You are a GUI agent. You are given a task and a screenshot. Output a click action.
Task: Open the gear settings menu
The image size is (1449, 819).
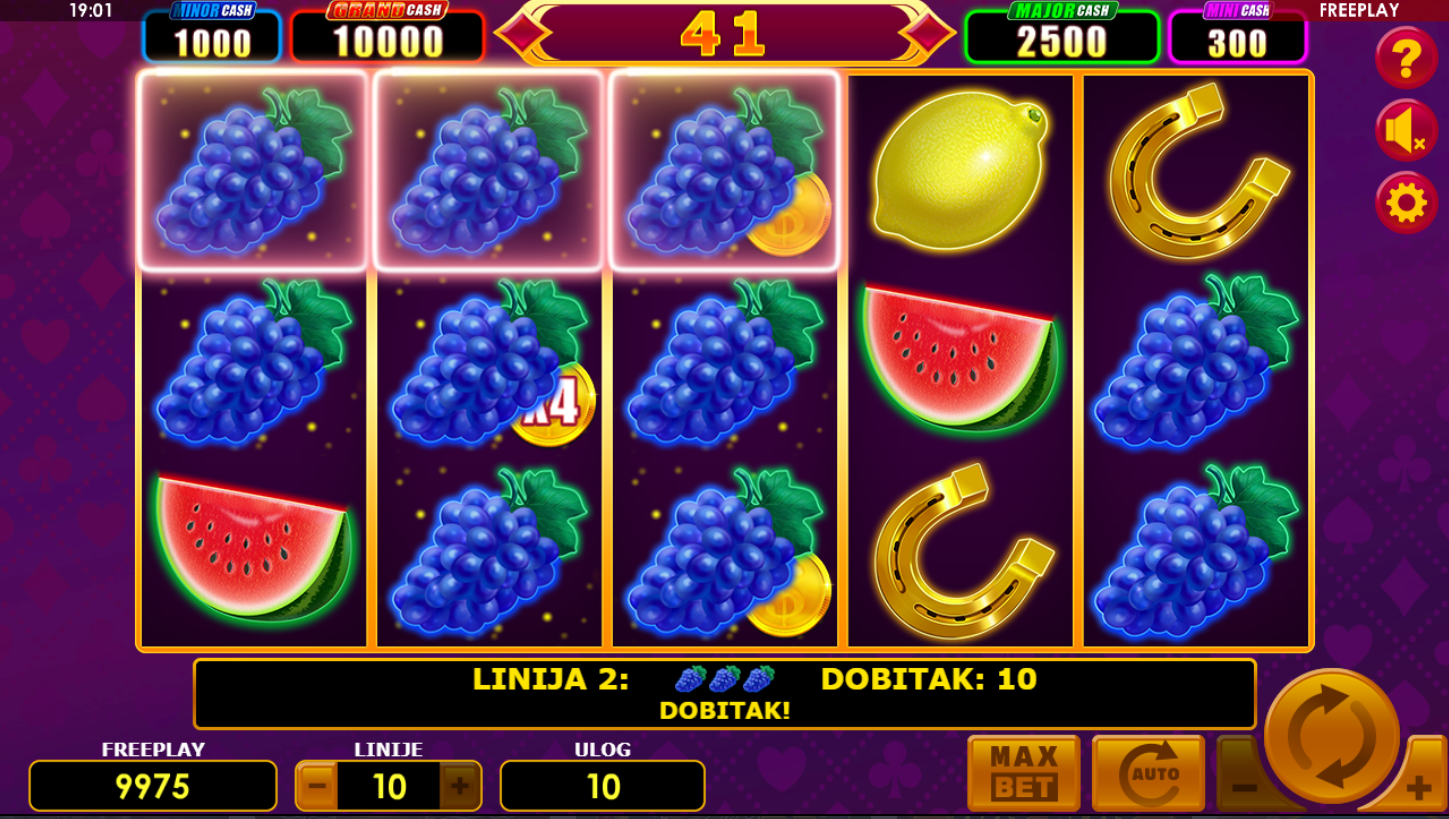click(1406, 203)
